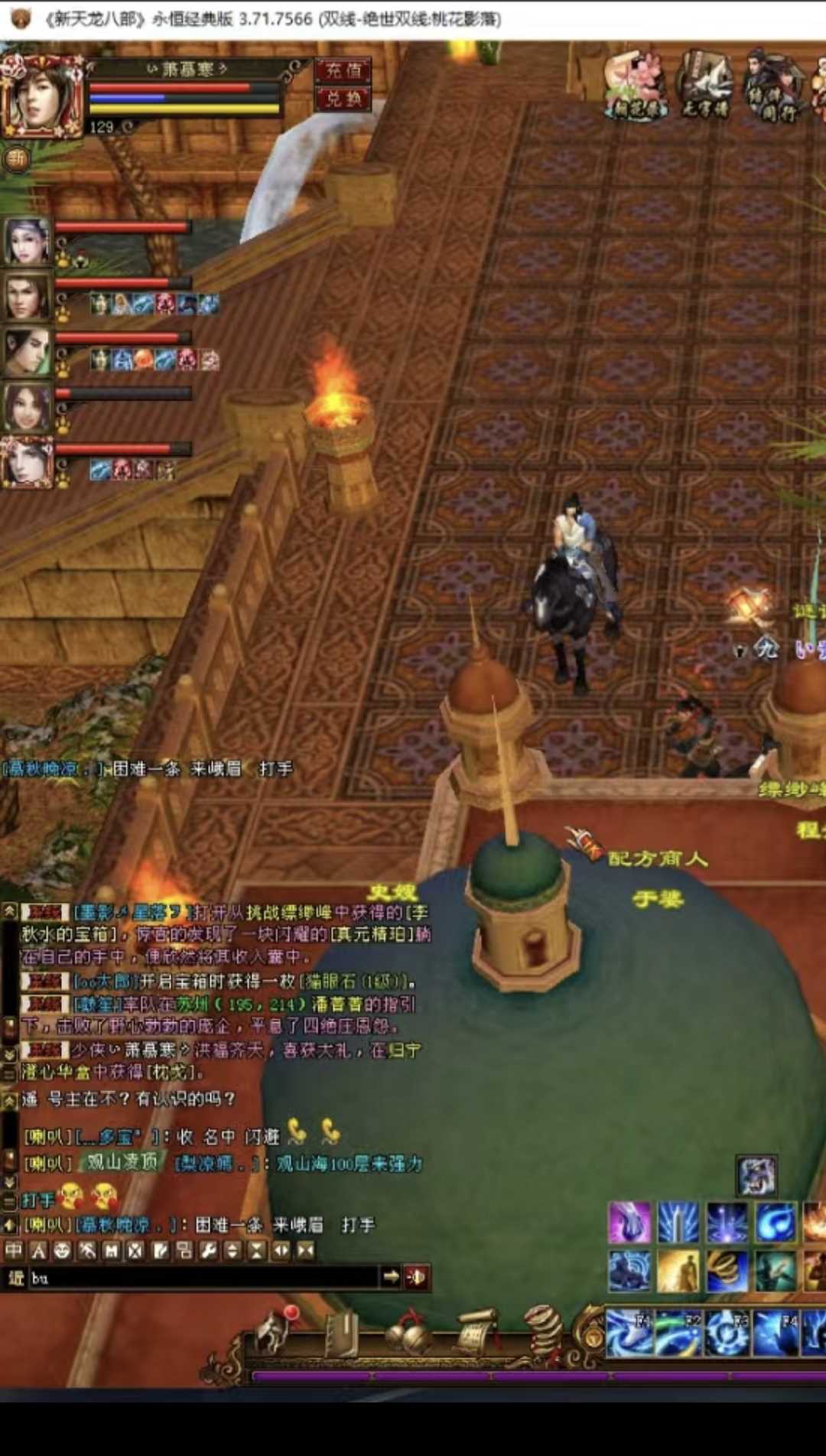
Task: Open the 无字谱 book icon
Action: point(705,84)
